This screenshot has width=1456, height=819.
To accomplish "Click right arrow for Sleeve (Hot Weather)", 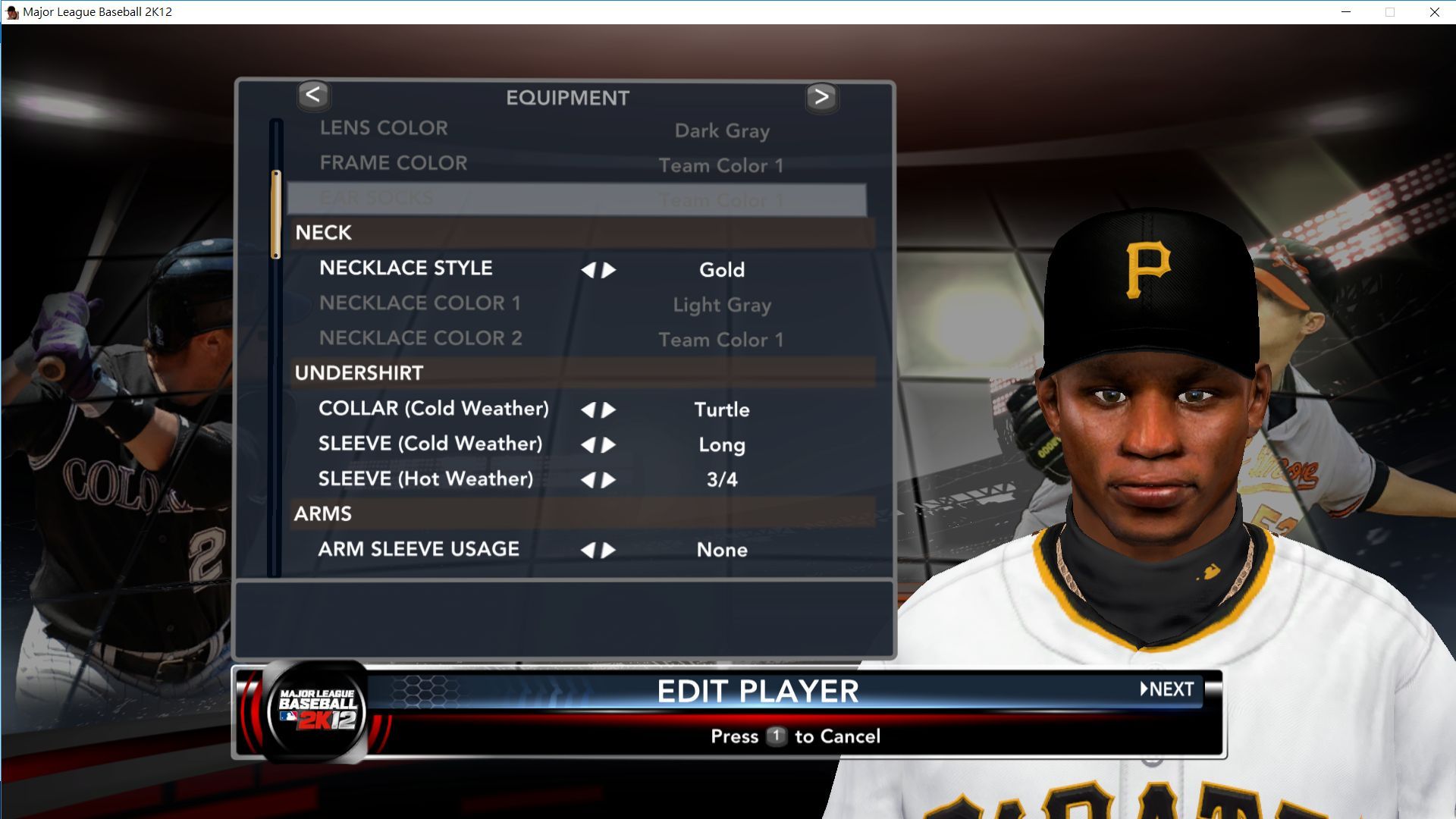I will click(x=609, y=480).
